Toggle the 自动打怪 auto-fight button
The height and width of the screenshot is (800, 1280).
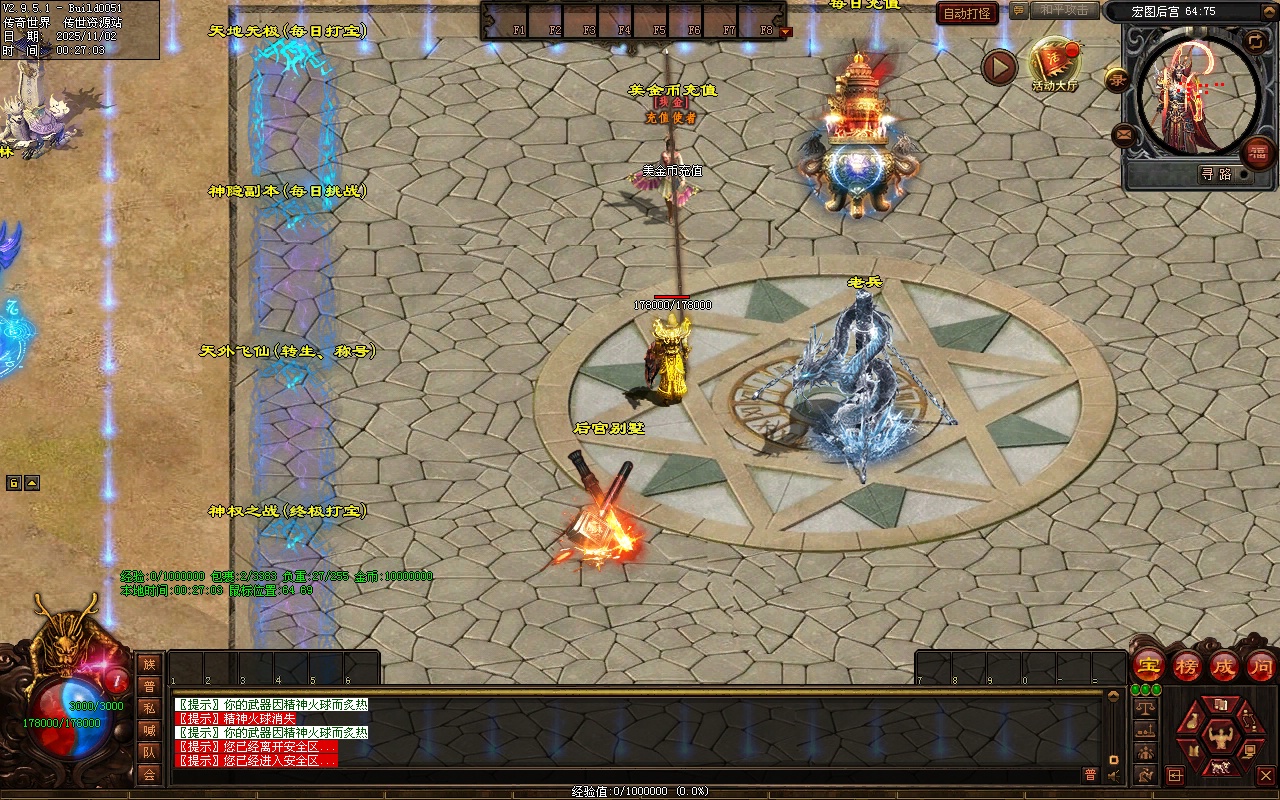click(x=967, y=14)
